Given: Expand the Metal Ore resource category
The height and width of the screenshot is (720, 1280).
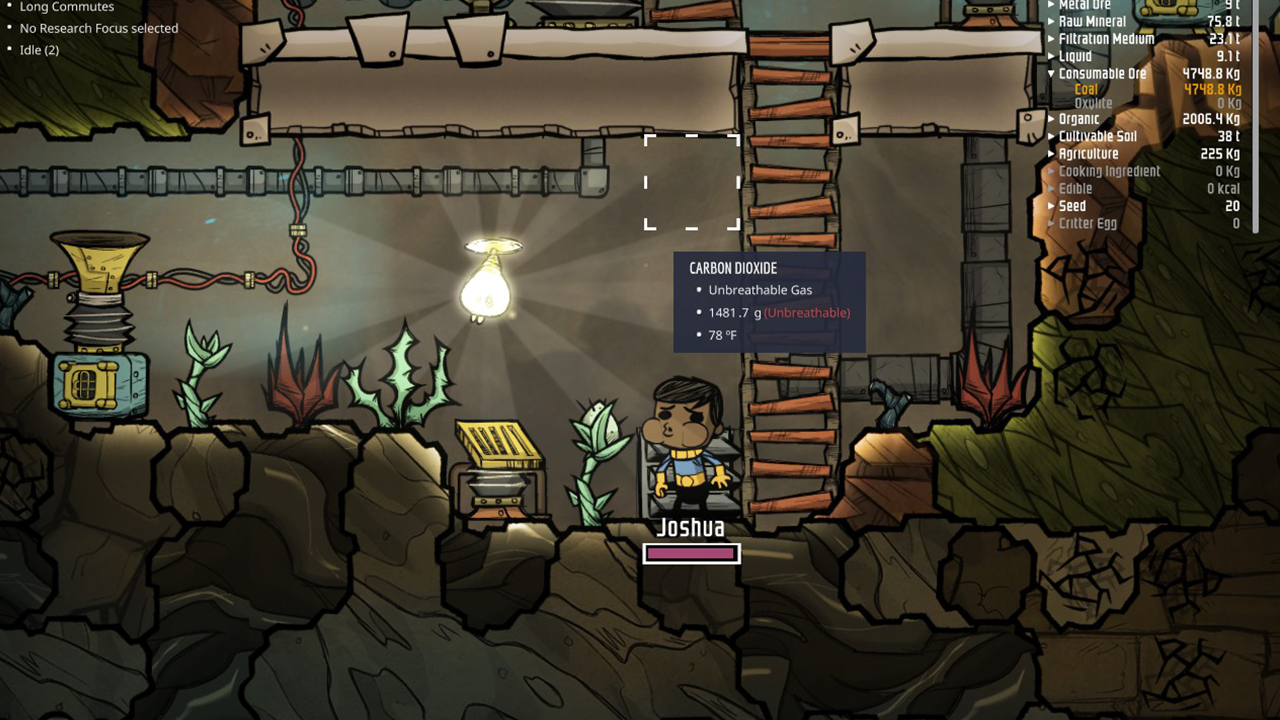Looking at the screenshot, I should 1050,4.
